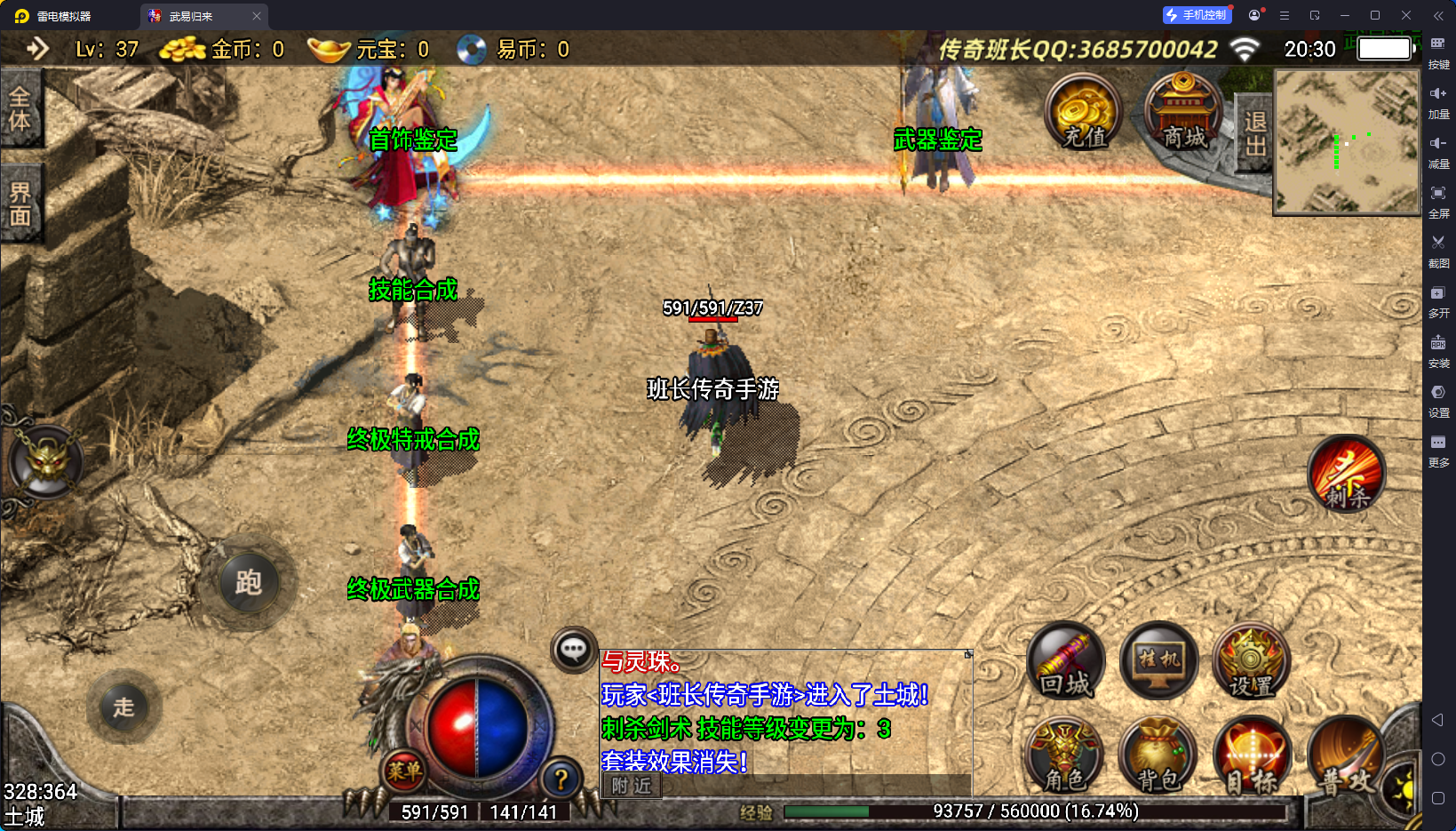
Task: Expand the chat window with its corner arrow
Action: click(x=967, y=653)
